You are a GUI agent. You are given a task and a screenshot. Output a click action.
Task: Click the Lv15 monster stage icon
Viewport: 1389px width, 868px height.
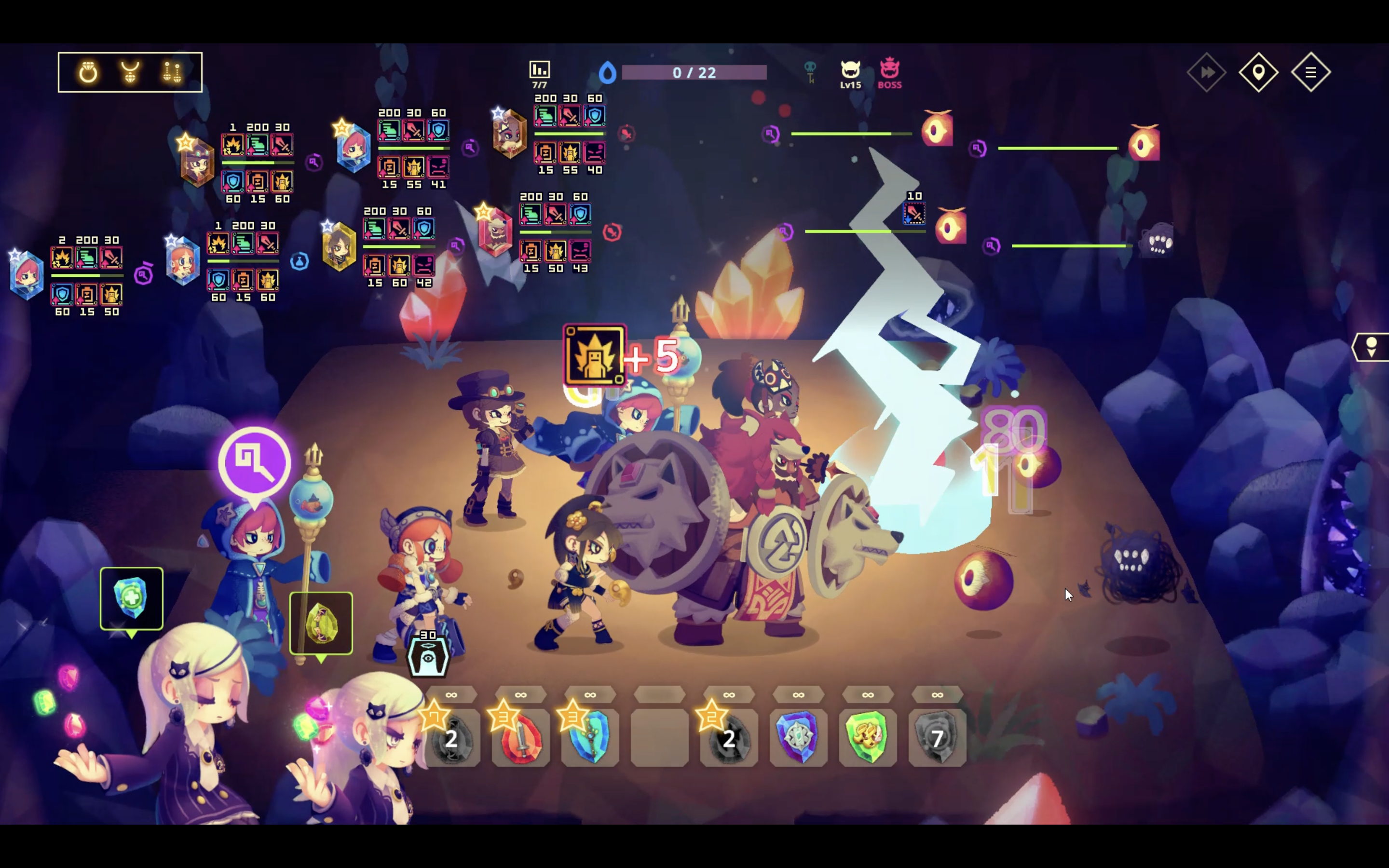(851, 73)
